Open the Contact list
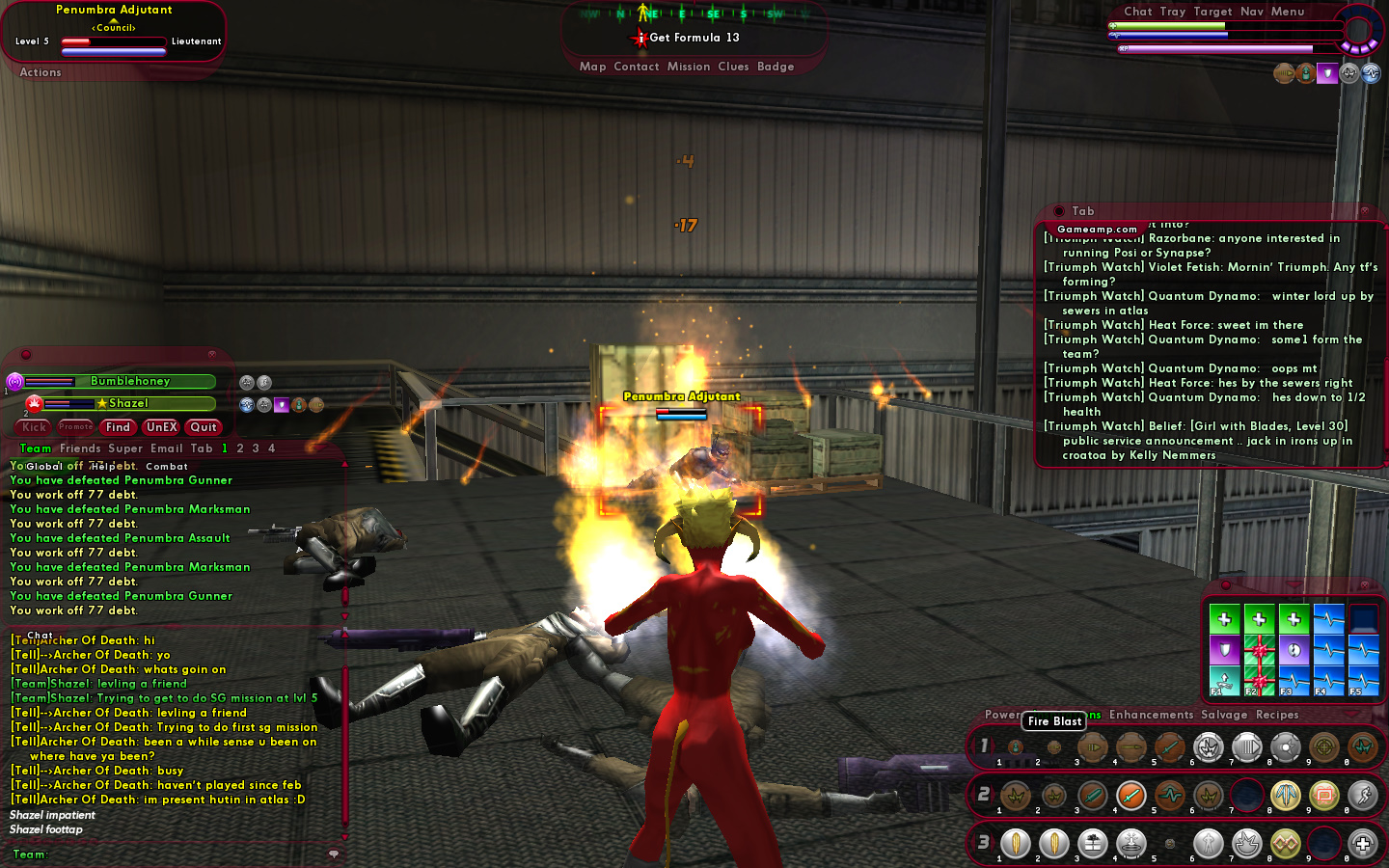The height and width of the screenshot is (868, 1389). point(636,67)
